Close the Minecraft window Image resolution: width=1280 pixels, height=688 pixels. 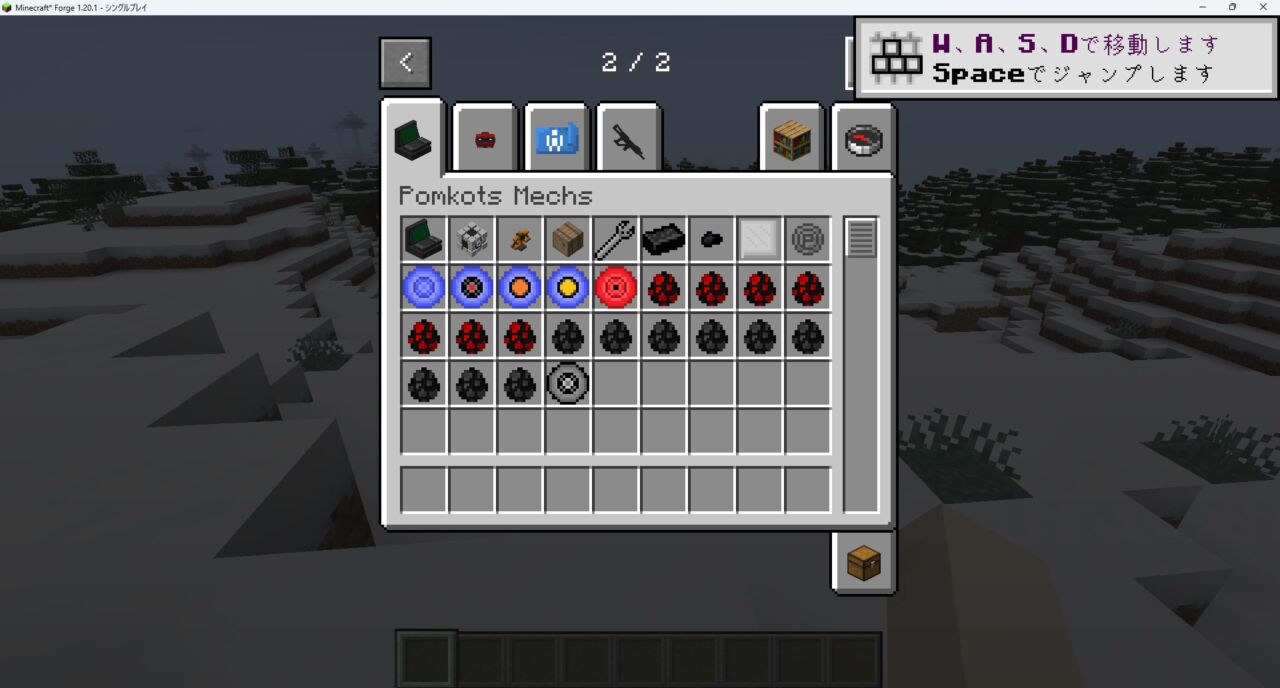pos(1260,7)
